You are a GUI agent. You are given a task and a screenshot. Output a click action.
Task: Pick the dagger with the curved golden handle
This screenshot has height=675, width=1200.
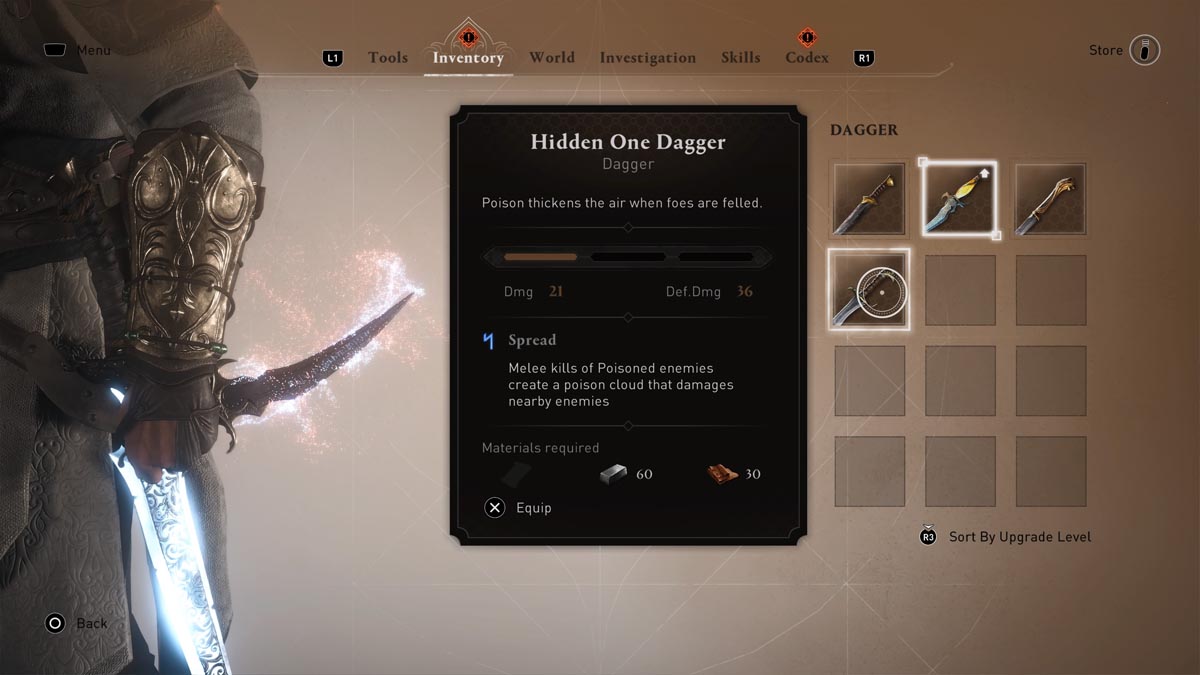point(1051,200)
